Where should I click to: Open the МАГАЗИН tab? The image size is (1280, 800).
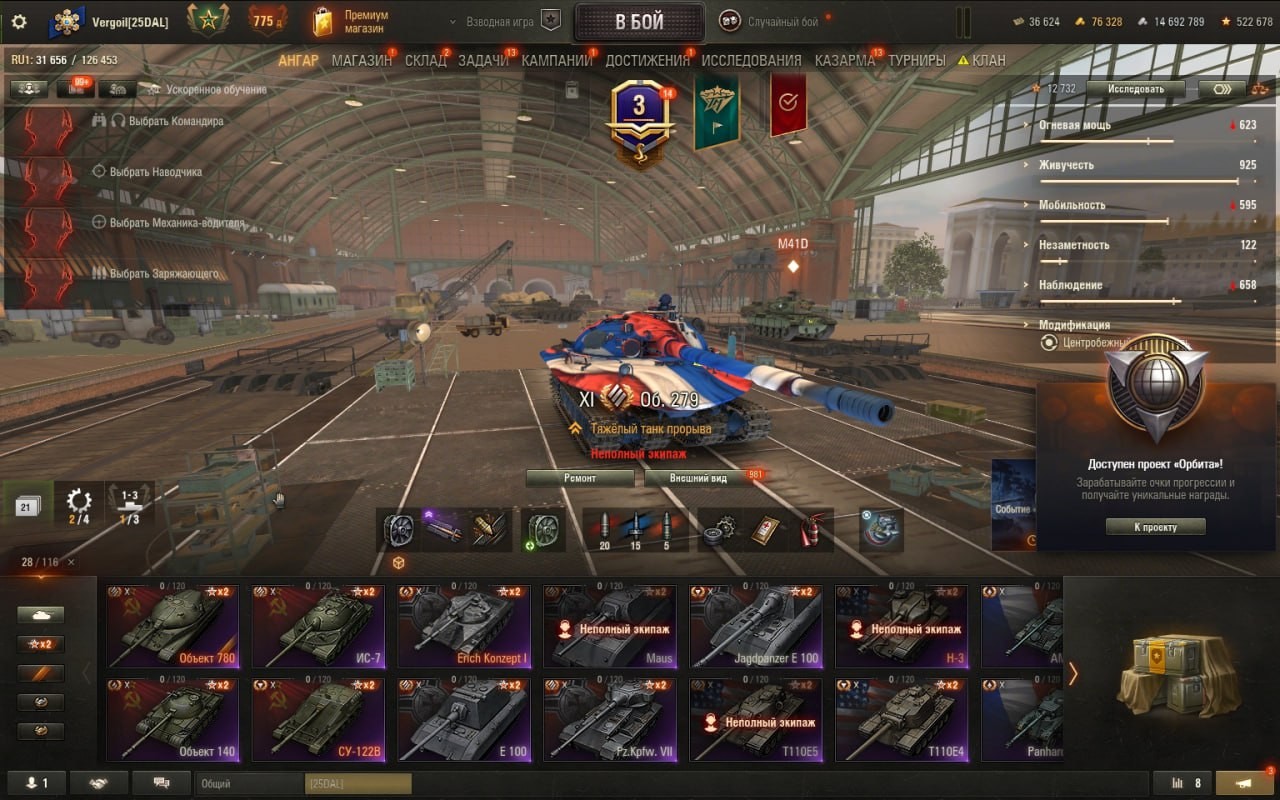(x=361, y=60)
